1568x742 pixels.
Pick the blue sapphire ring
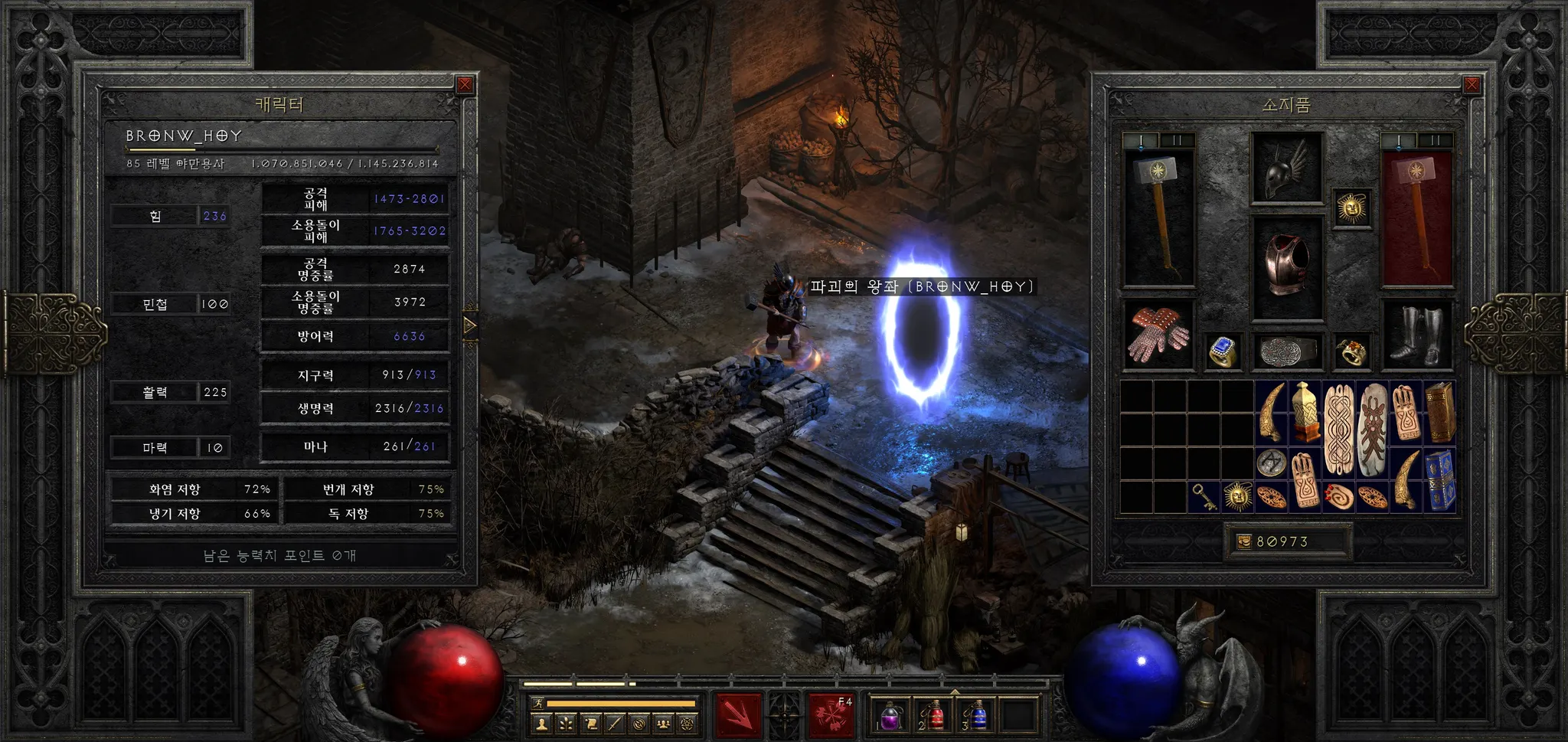[x=1223, y=351]
